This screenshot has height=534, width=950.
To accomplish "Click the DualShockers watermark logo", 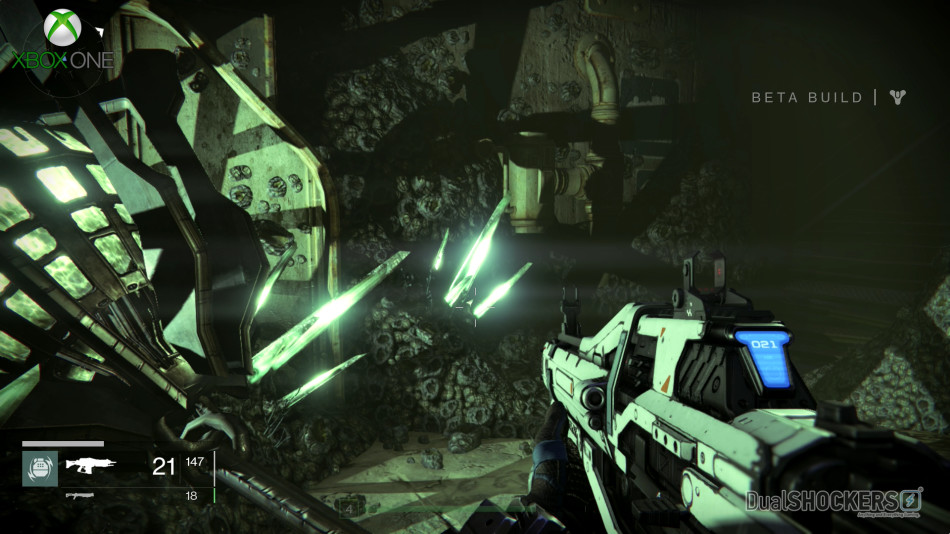I will 834,500.
